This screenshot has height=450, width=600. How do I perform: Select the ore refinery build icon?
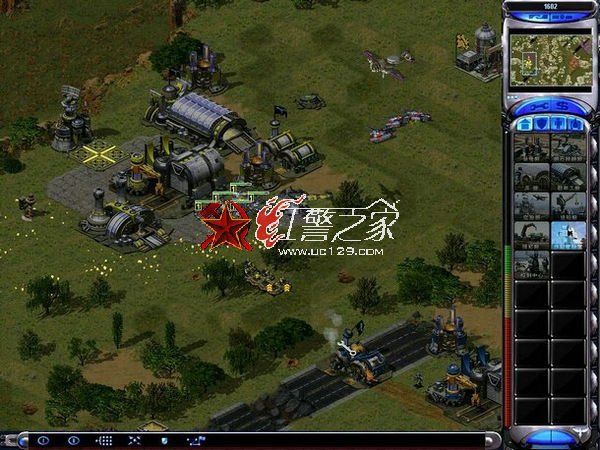(x=567, y=147)
